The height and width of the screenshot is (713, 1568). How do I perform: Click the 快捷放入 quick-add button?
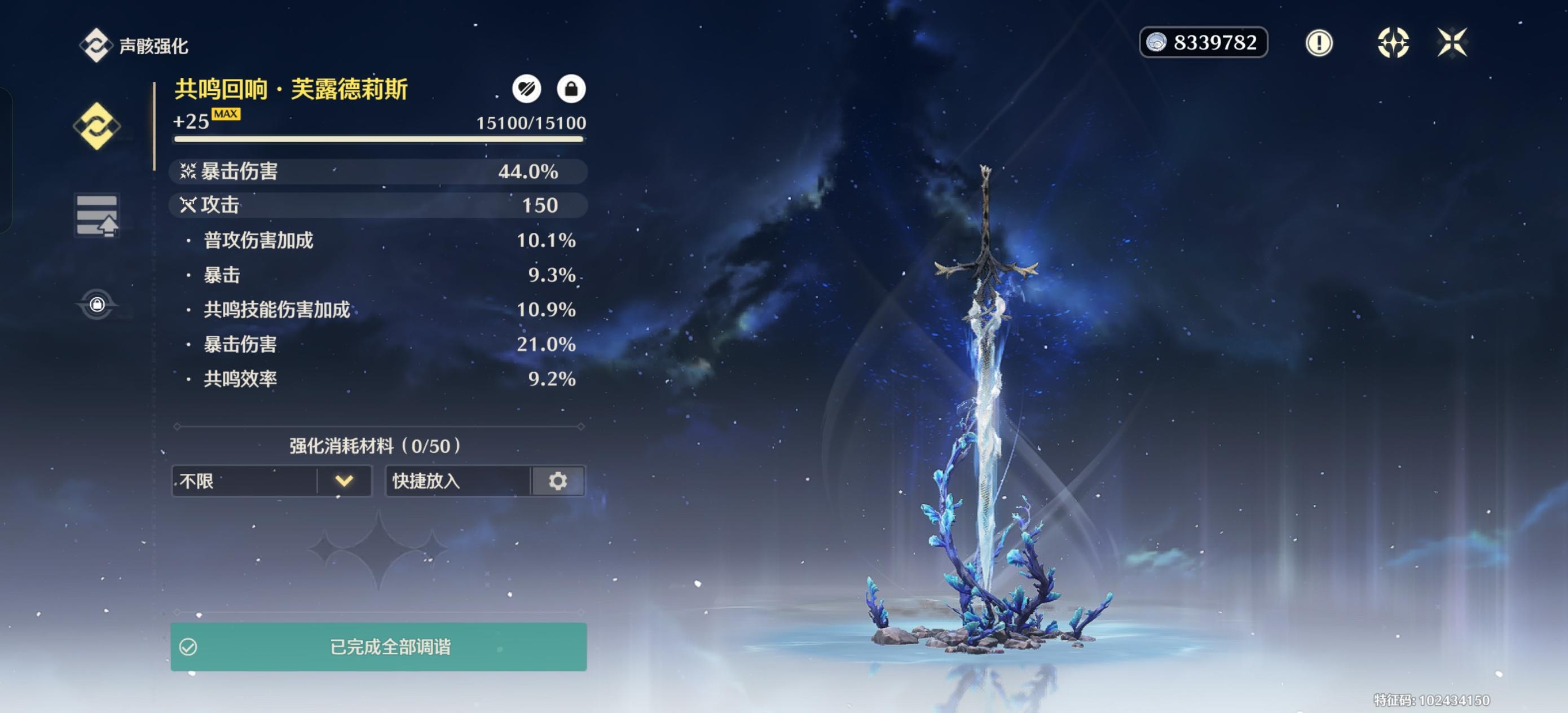point(458,481)
